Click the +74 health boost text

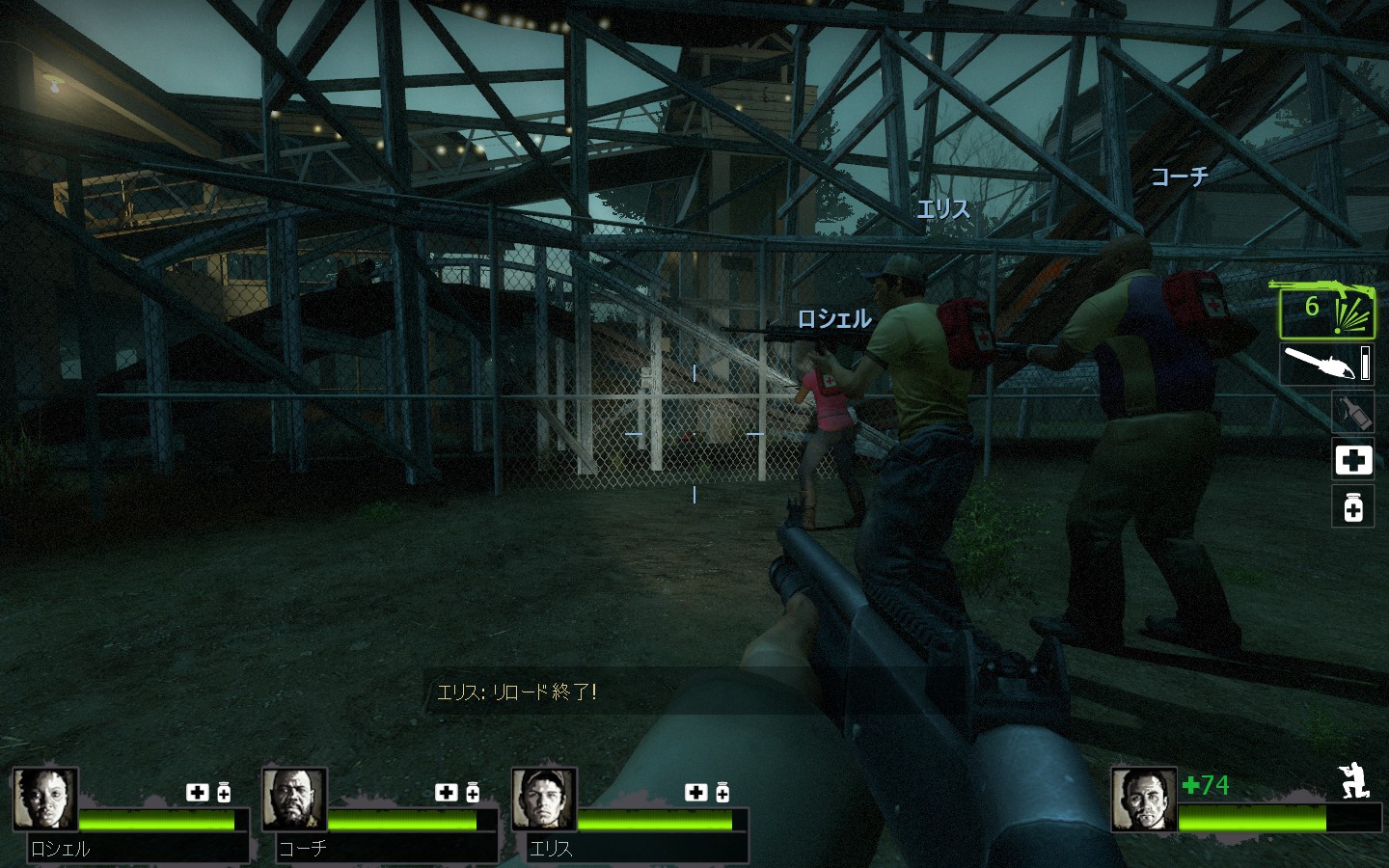click(1206, 786)
